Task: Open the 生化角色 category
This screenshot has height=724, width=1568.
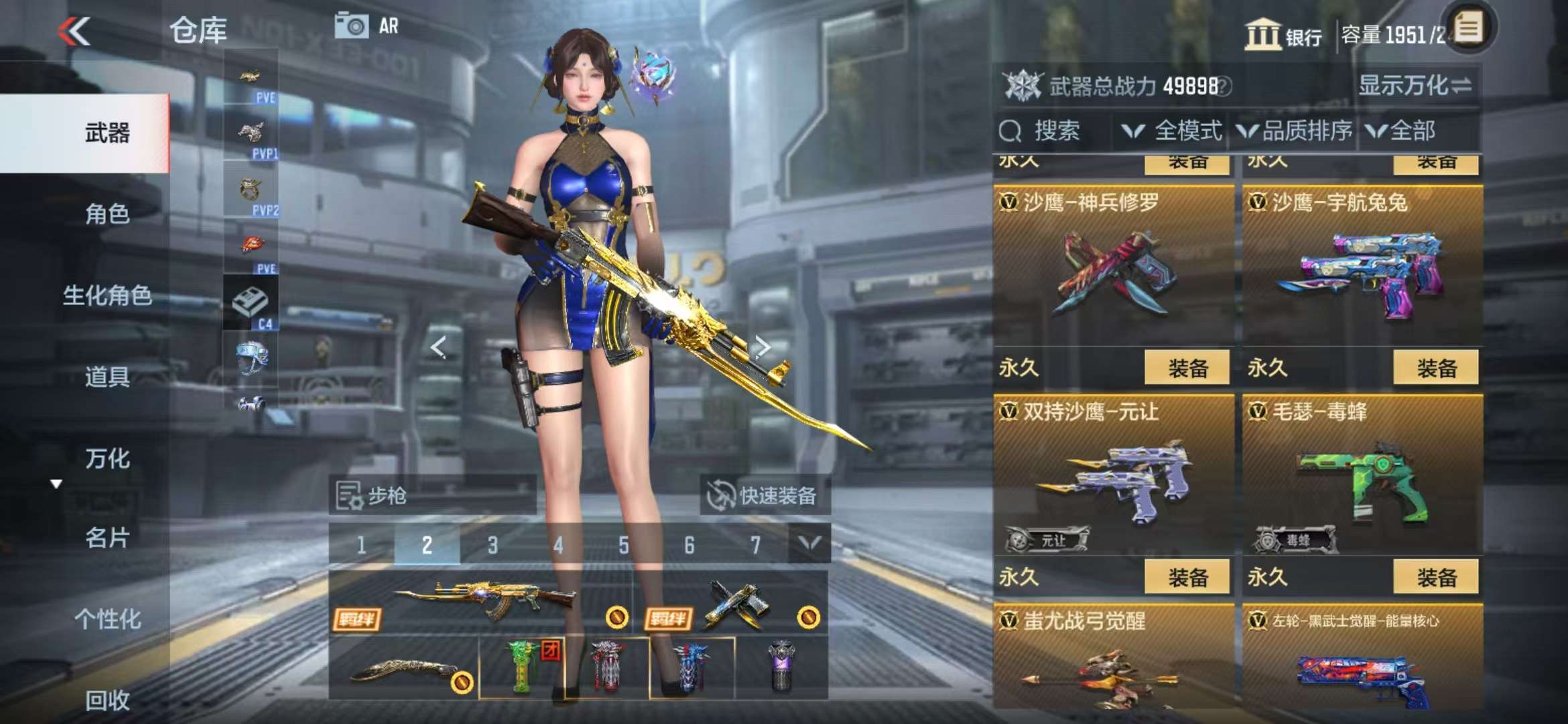Action: [x=107, y=295]
